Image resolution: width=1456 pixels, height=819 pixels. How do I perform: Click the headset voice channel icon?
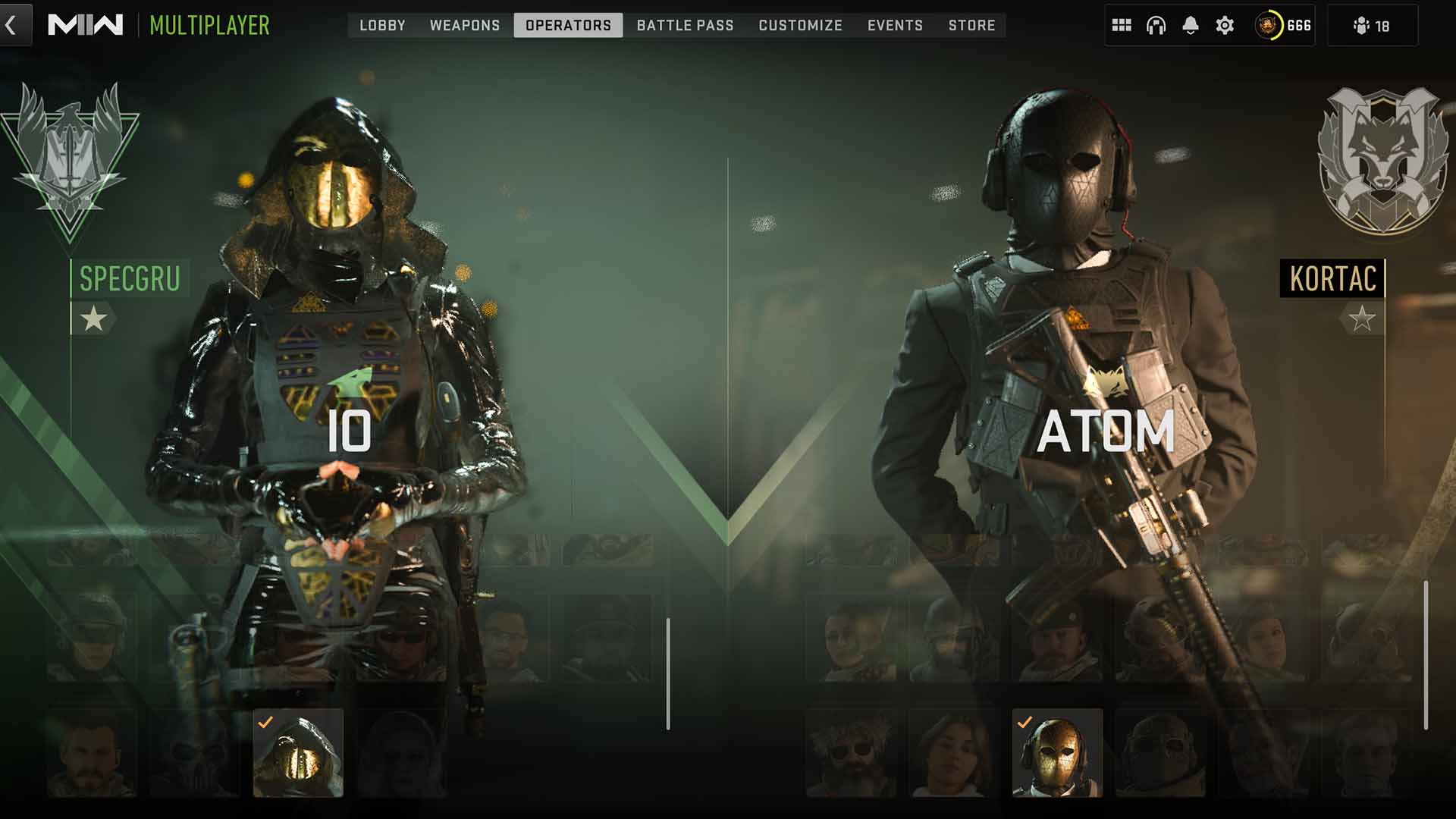point(1156,26)
